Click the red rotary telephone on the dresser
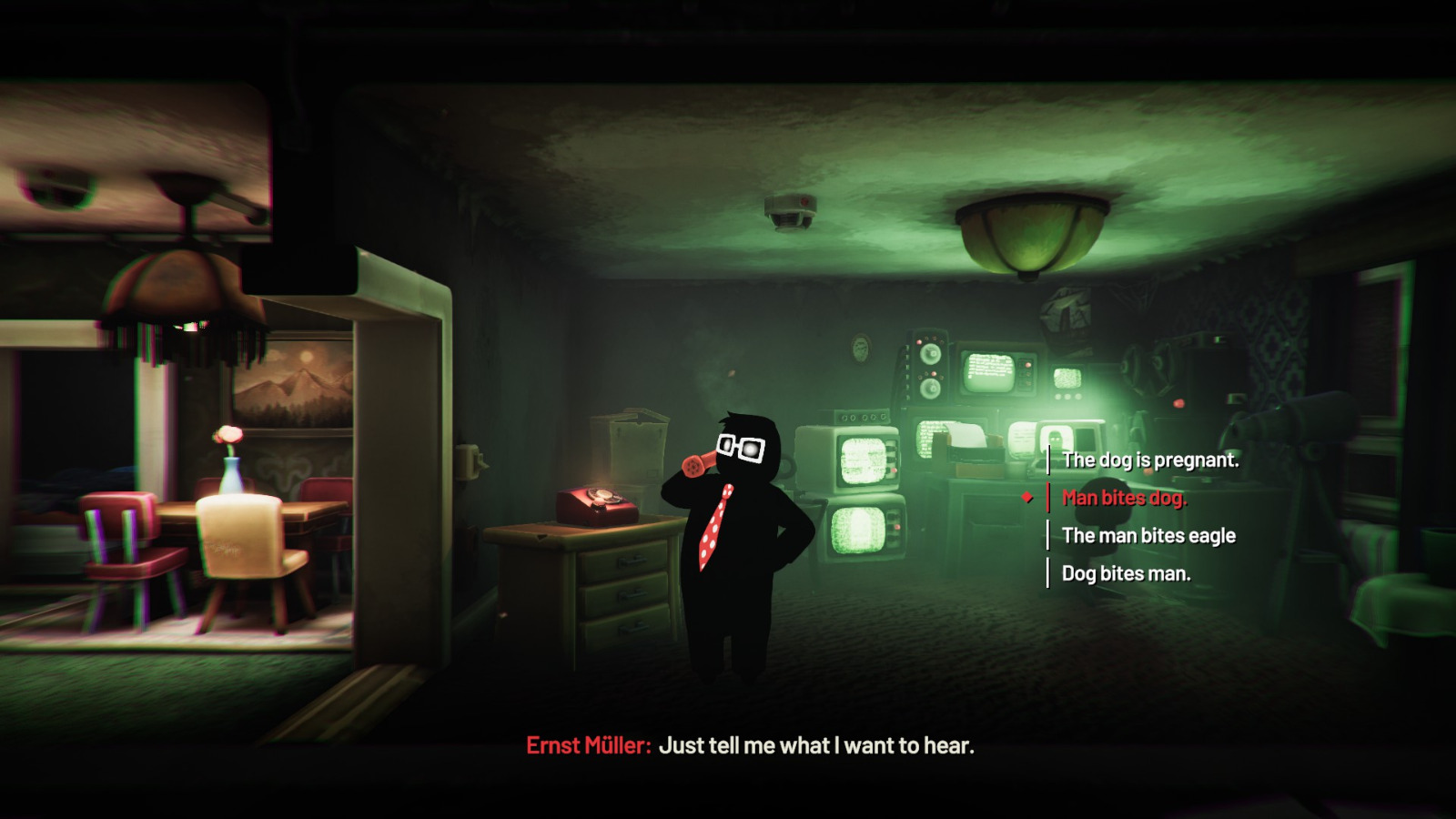This screenshot has width=1456, height=819. coord(594,503)
